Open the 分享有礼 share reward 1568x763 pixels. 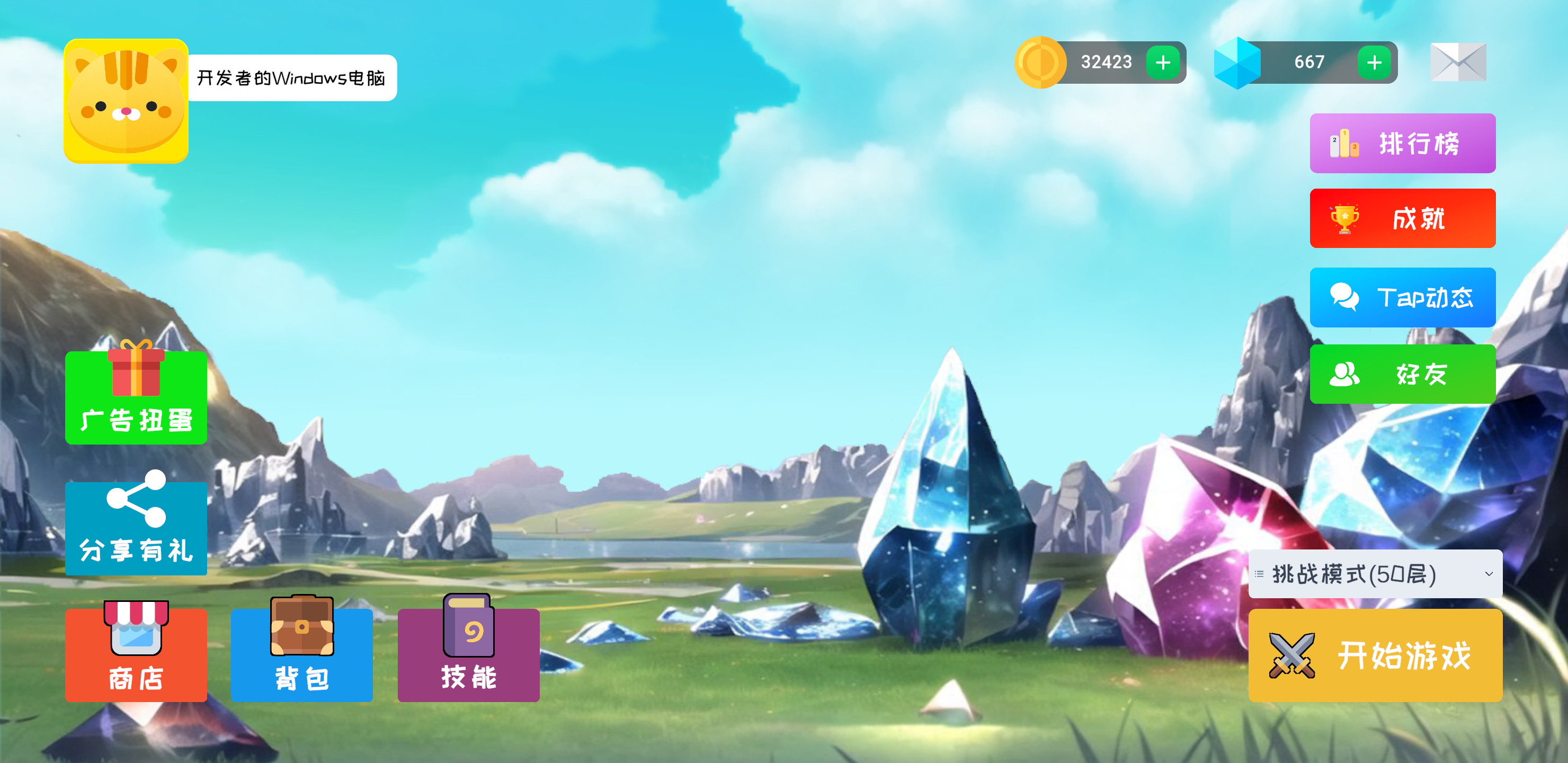pos(136,527)
